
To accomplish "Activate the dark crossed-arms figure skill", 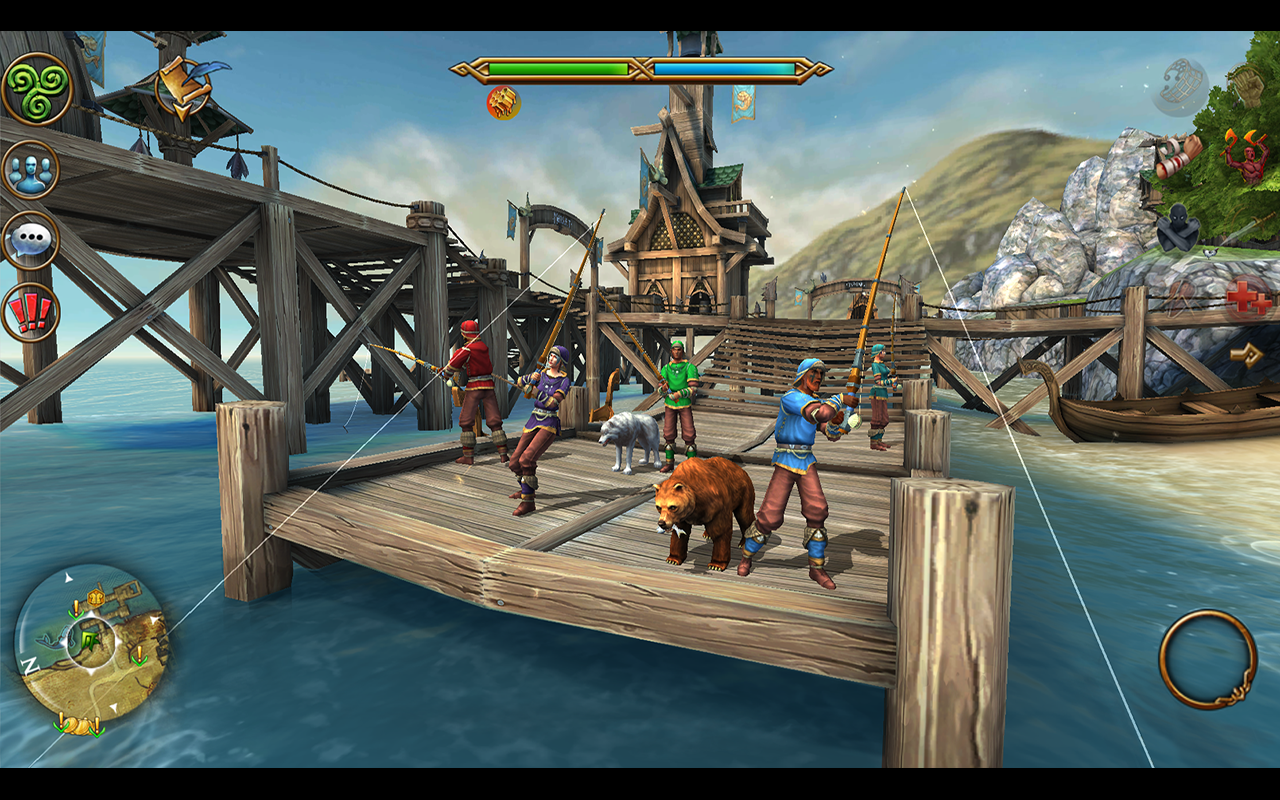I will click(1178, 232).
